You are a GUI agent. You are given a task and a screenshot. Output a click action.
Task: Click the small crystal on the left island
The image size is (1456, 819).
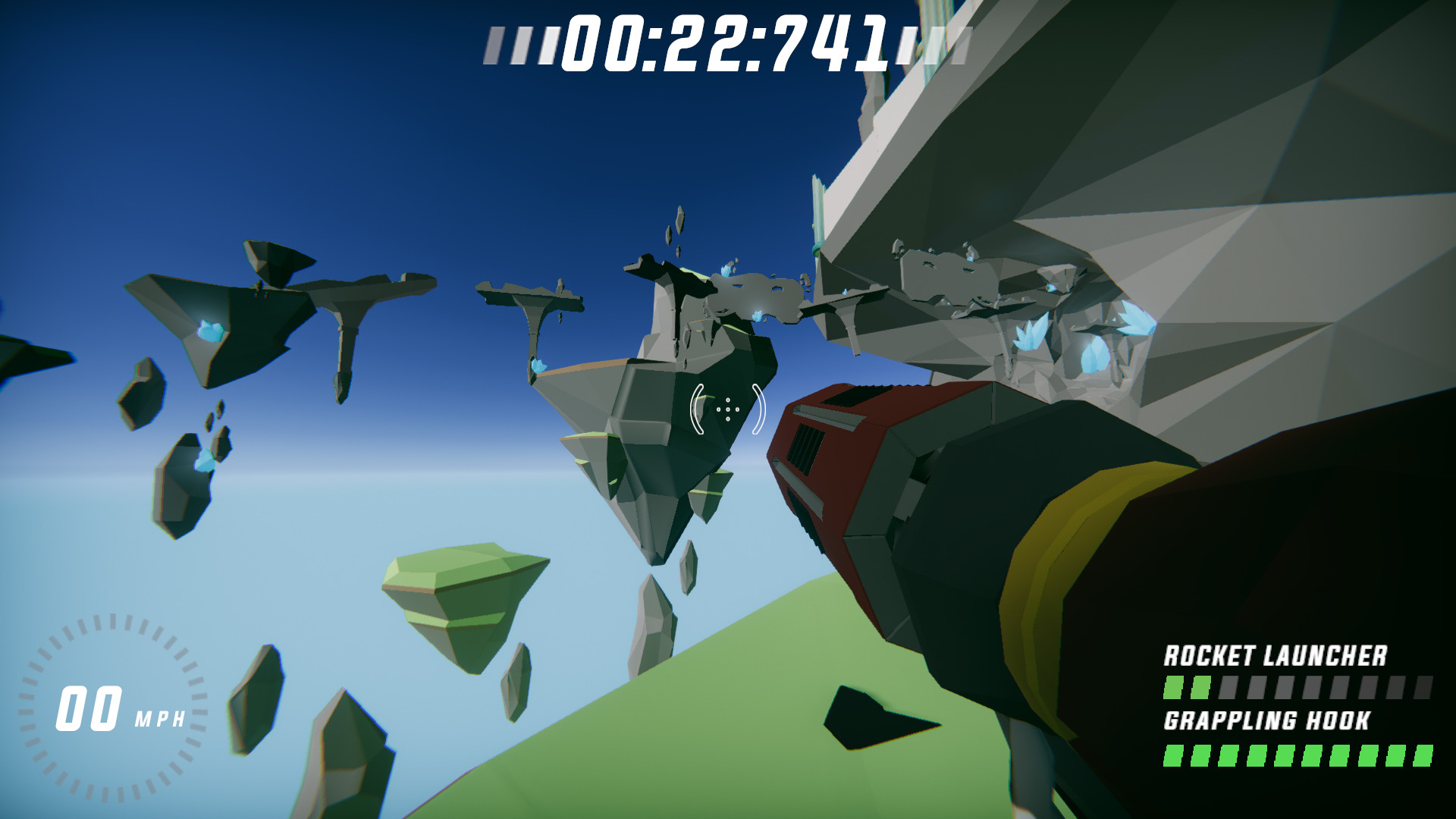[x=211, y=331]
